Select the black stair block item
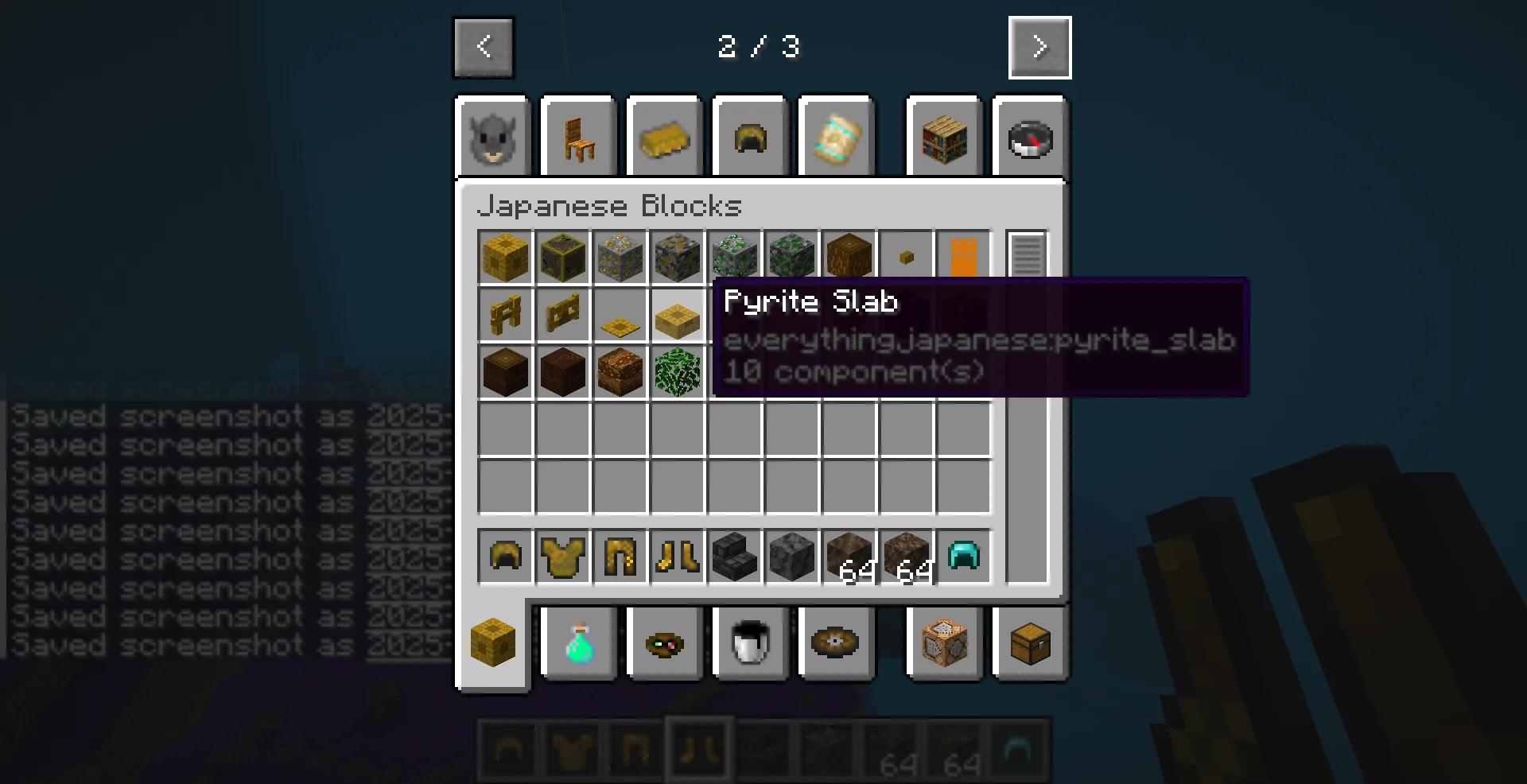The width and height of the screenshot is (1527, 784). [x=735, y=557]
